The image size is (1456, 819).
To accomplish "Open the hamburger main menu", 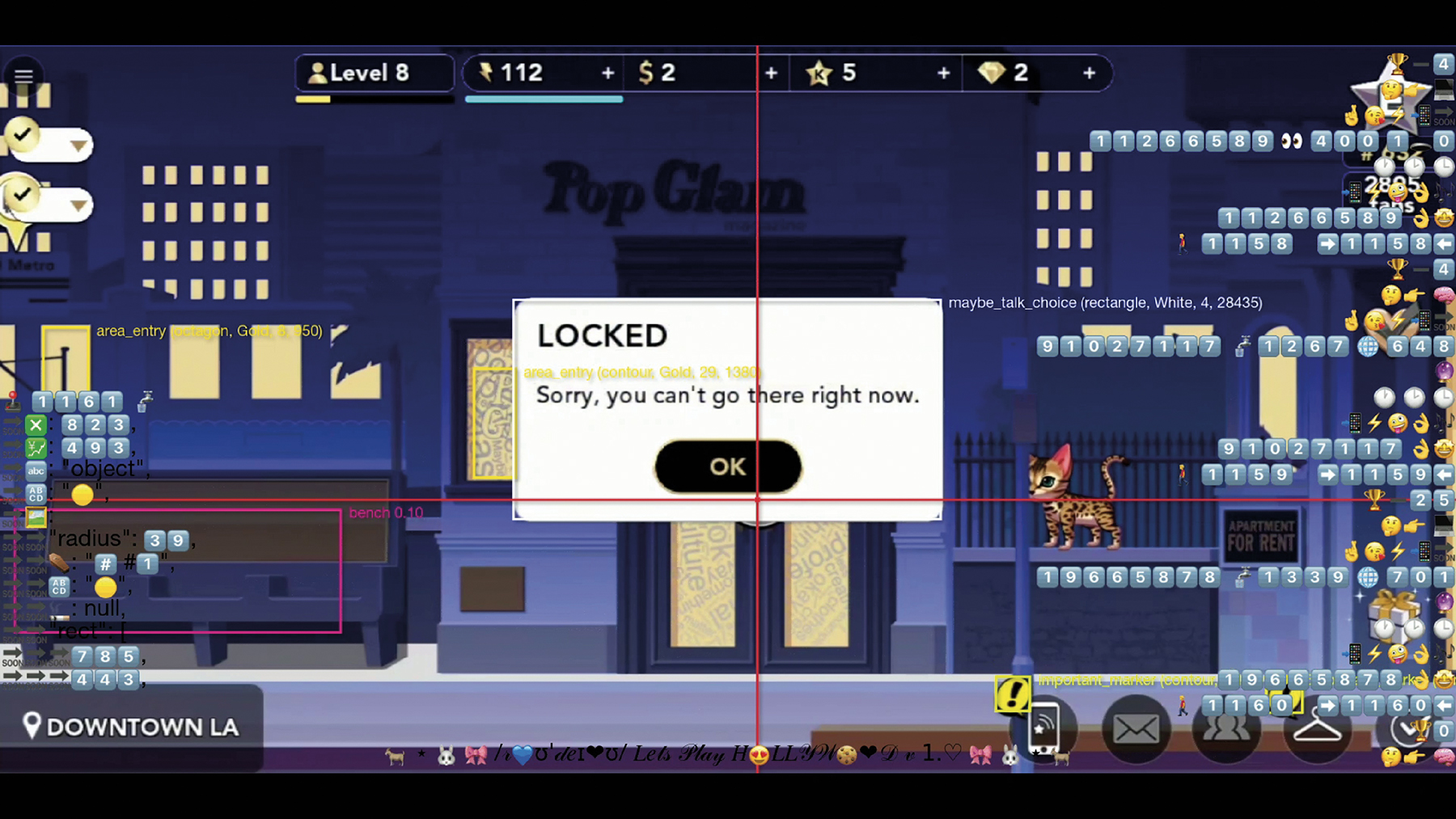I will tap(23, 76).
